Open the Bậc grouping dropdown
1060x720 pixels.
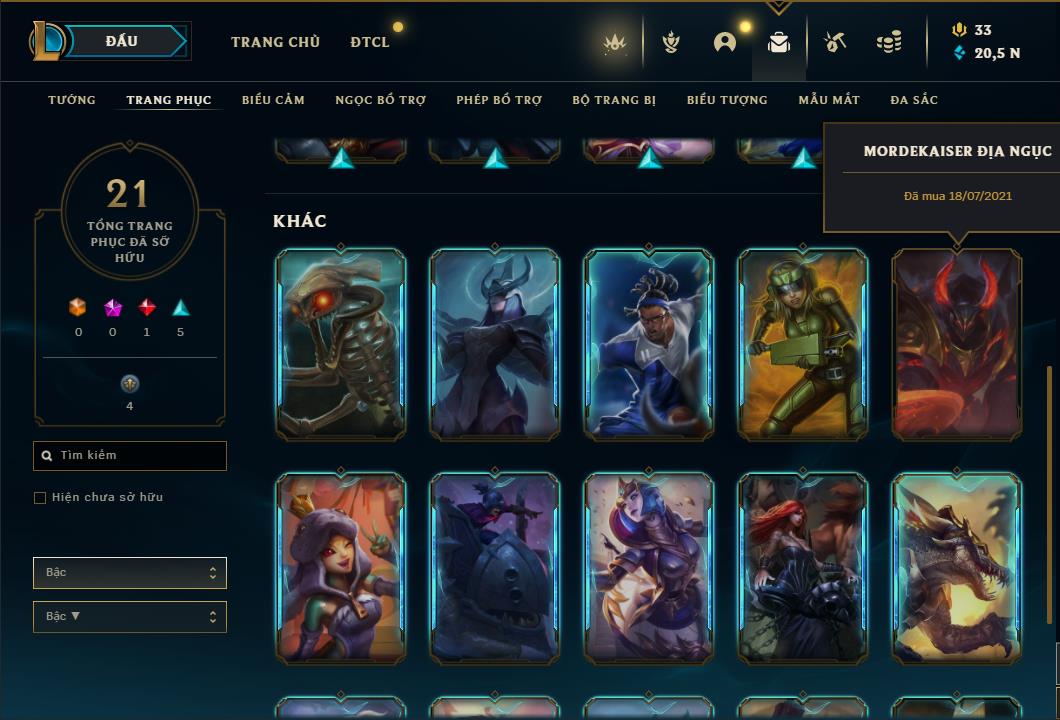pyautogui.click(x=130, y=573)
